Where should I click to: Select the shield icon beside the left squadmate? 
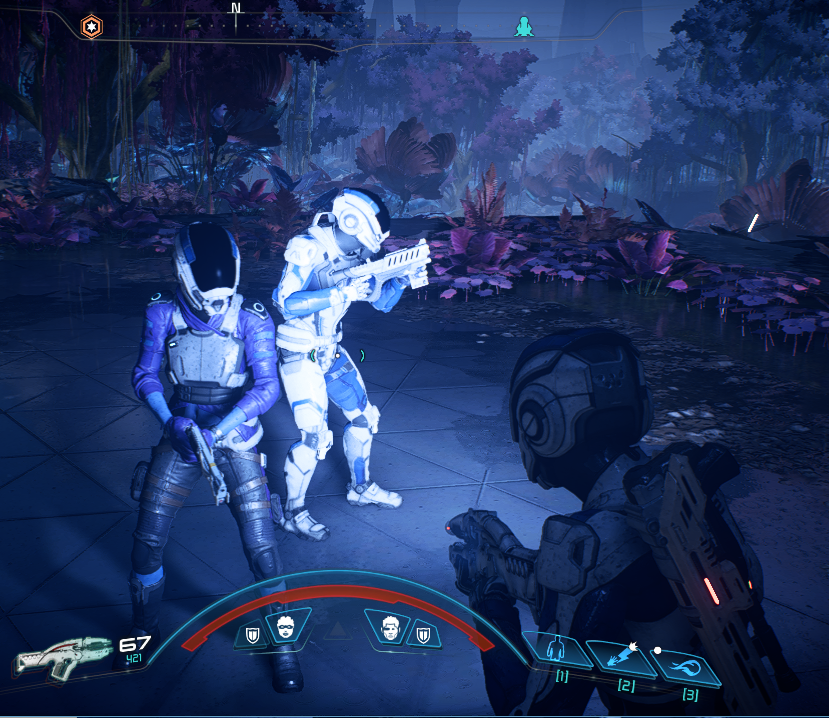pos(251,635)
